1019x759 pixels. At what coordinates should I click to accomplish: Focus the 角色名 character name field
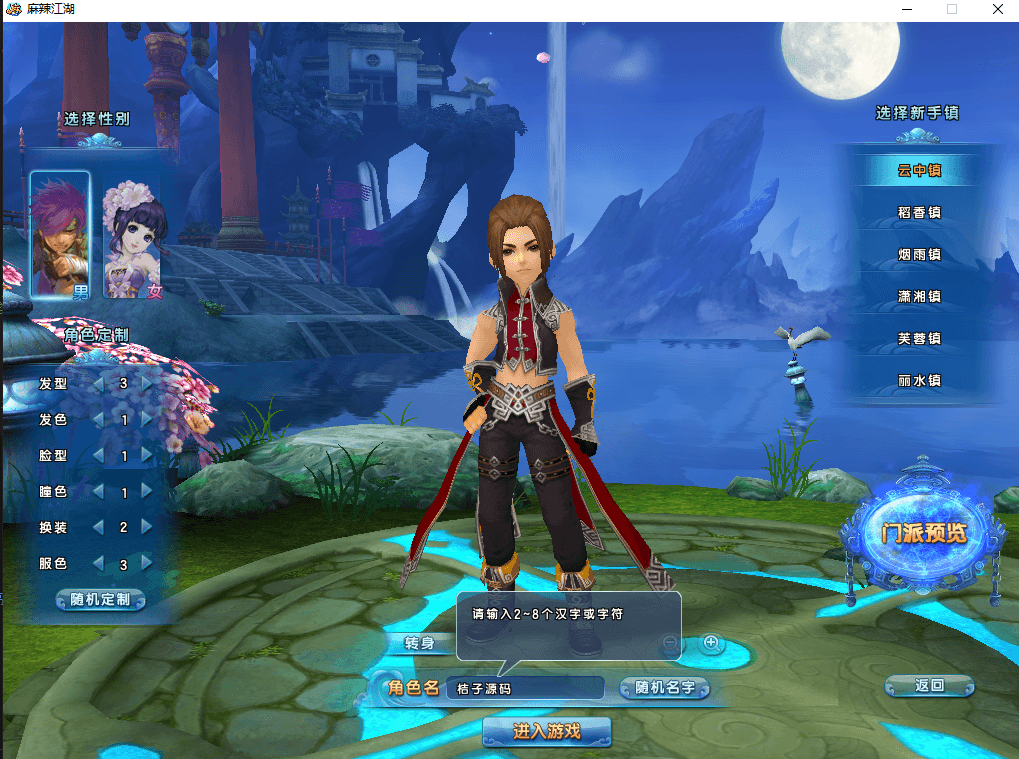tap(525, 688)
